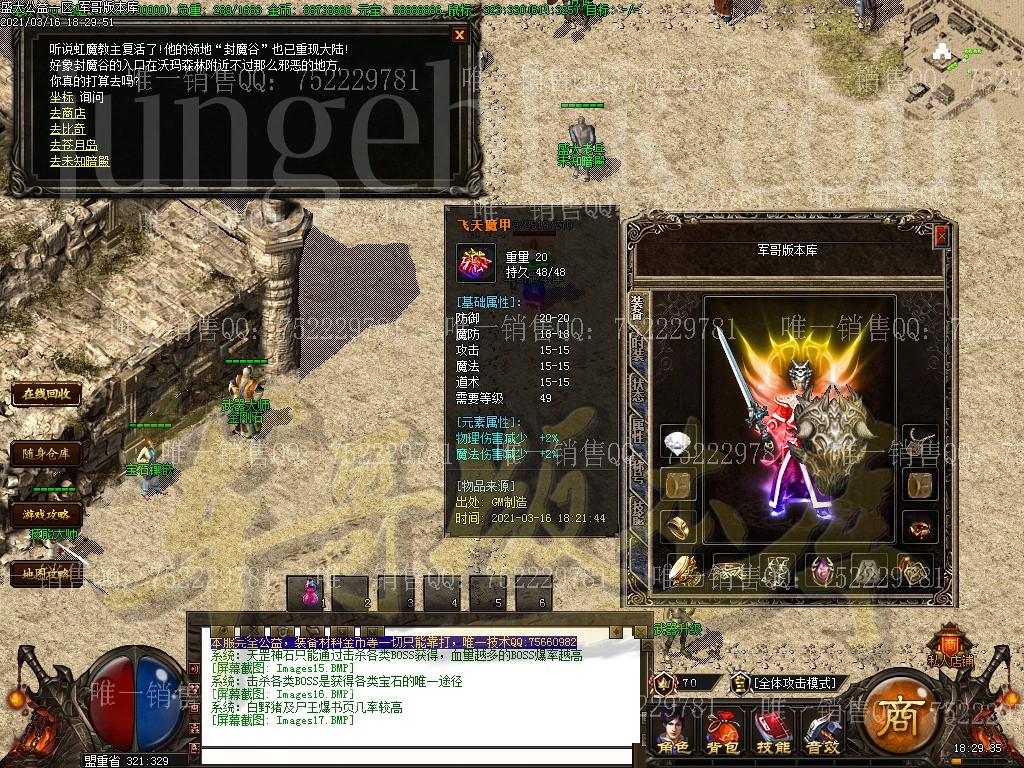The width and height of the screenshot is (1024, 768).
Task: Choose the 去比奇 teleport option
Action: point(68,130)
